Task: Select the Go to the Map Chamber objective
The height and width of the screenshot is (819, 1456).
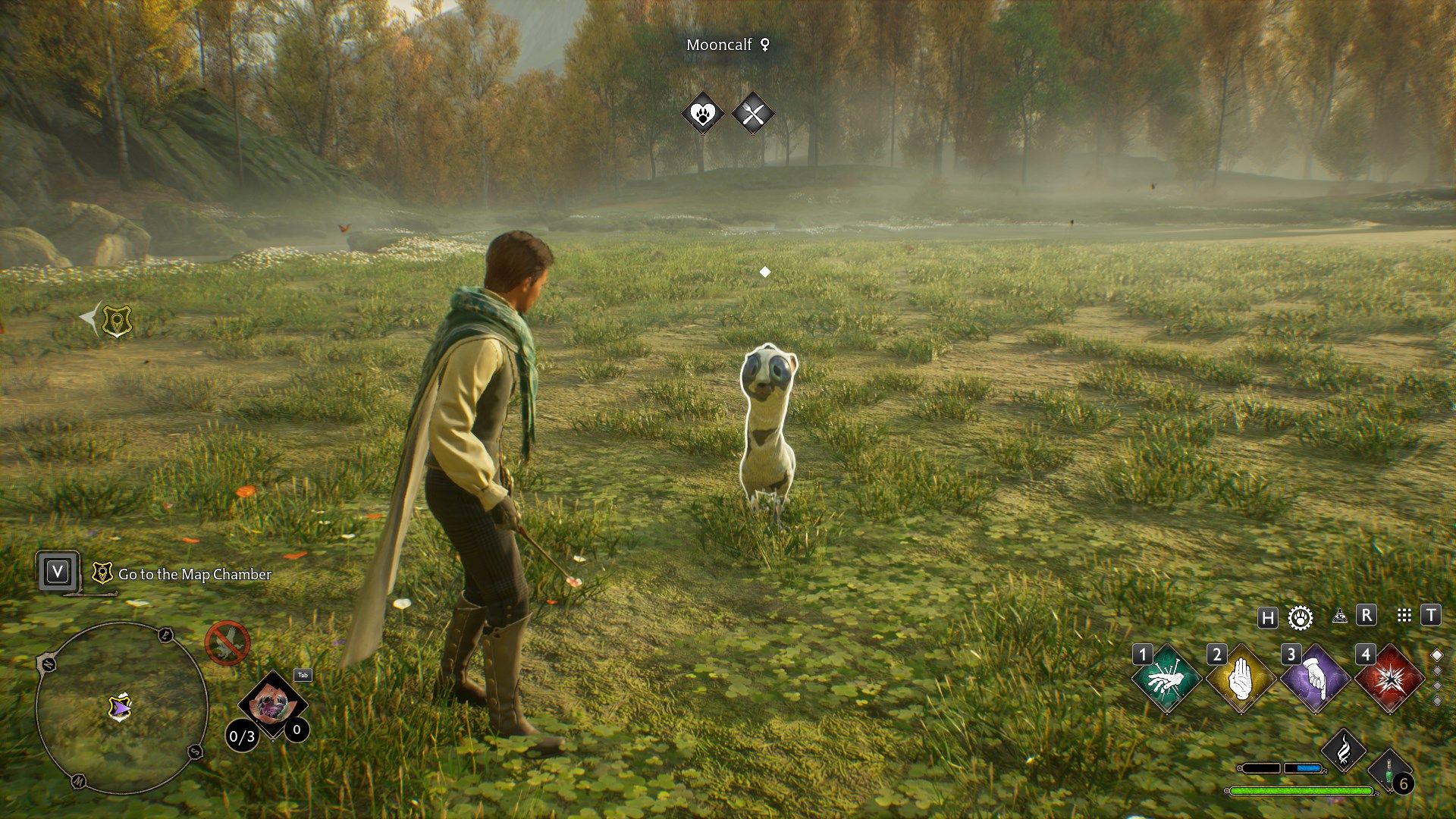Action: 194,574
